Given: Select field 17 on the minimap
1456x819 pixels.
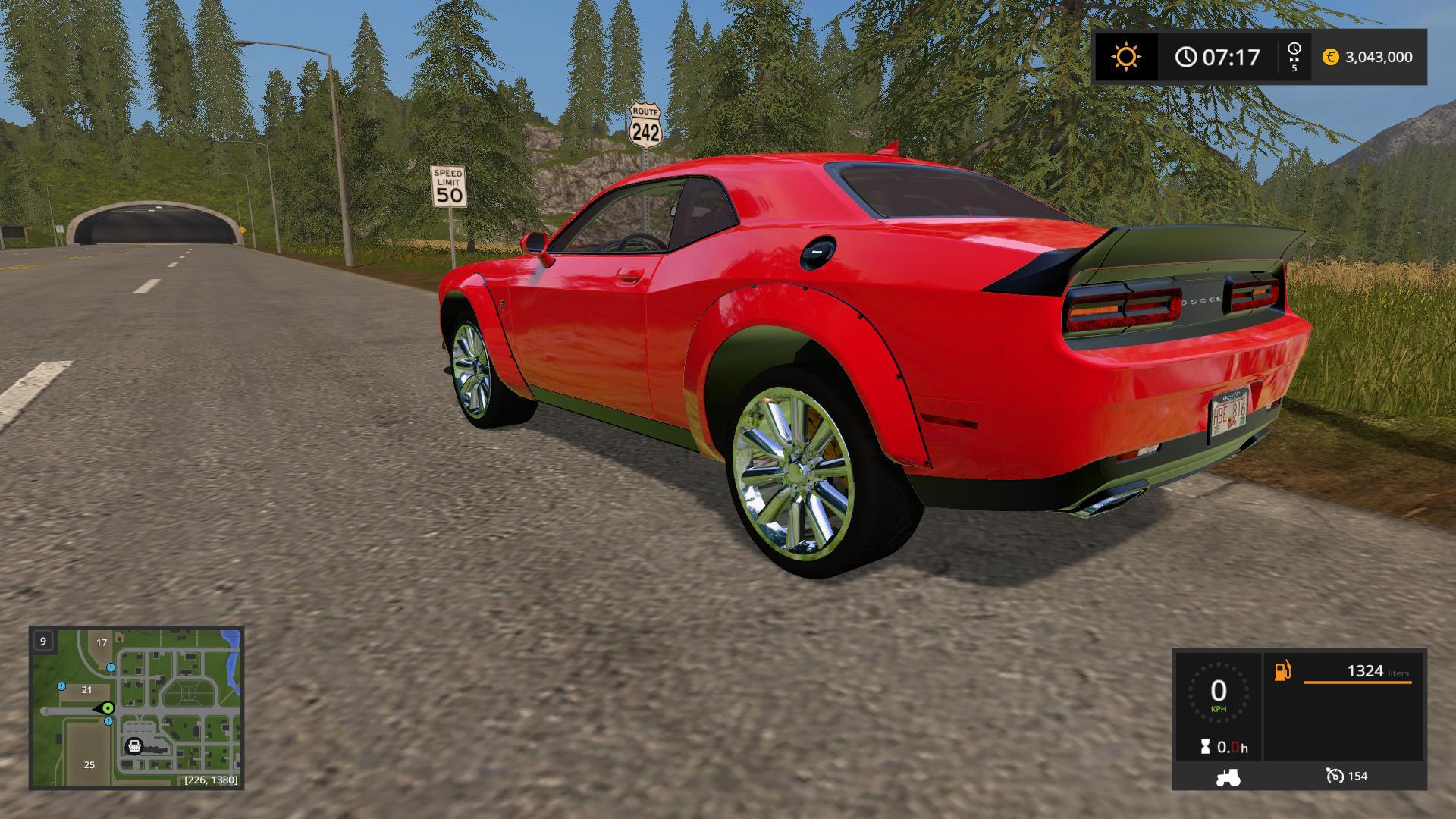Looking at the screenshot, I should (x=102, y=642).
